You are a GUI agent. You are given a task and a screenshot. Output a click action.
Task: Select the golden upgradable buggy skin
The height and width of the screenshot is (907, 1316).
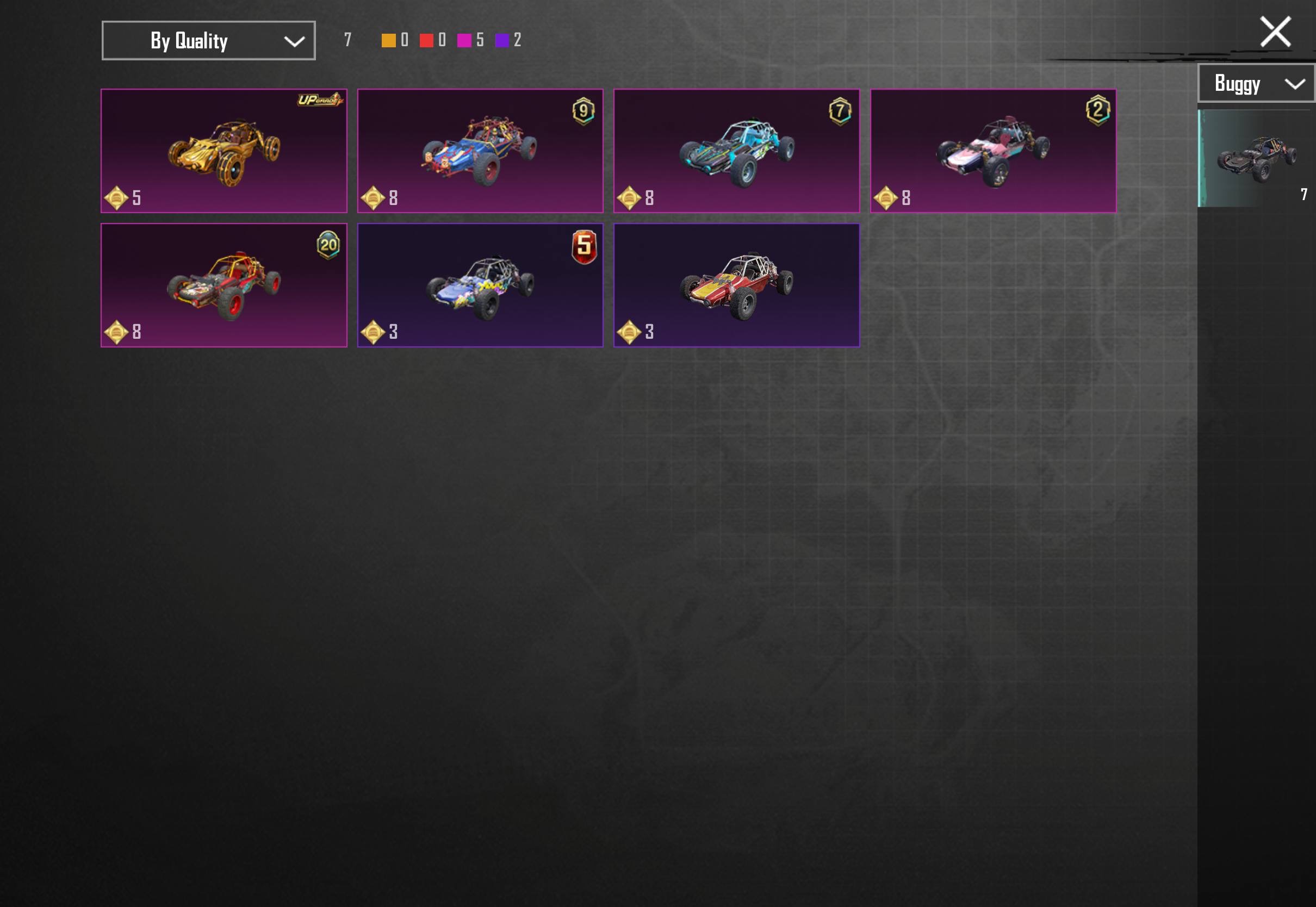224,151
